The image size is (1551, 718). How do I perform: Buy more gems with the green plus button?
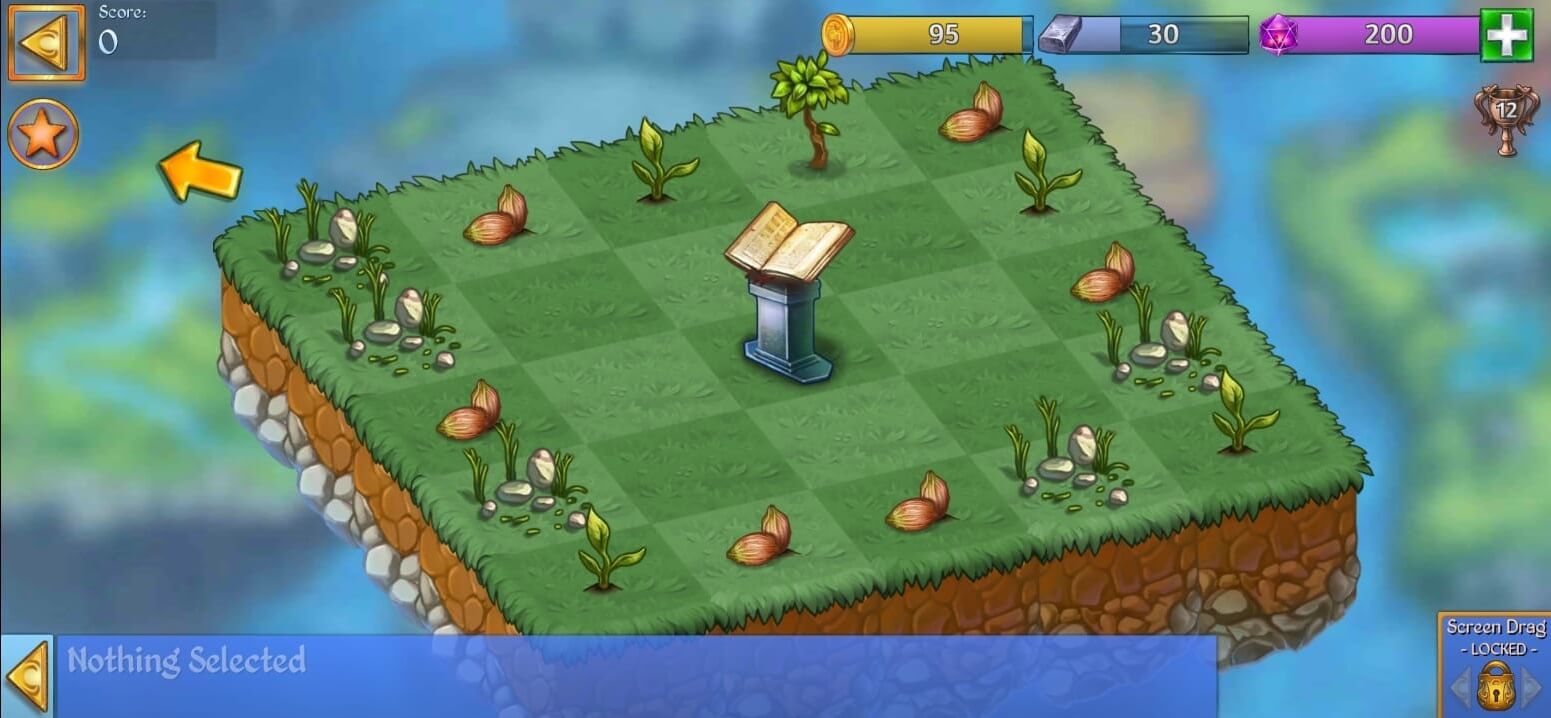coord(1506,35)
